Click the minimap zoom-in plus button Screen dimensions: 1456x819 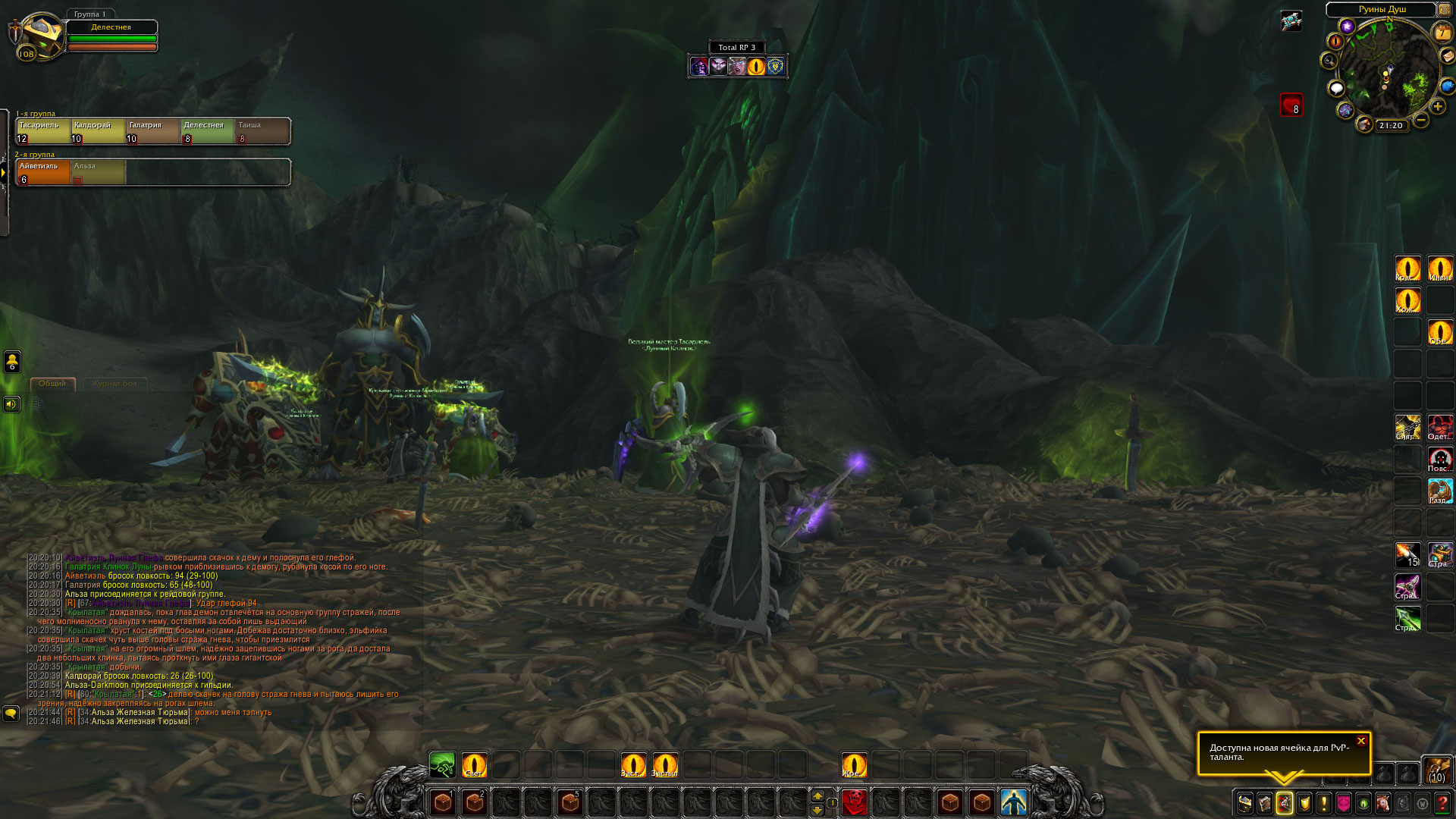click(1438, 107)
